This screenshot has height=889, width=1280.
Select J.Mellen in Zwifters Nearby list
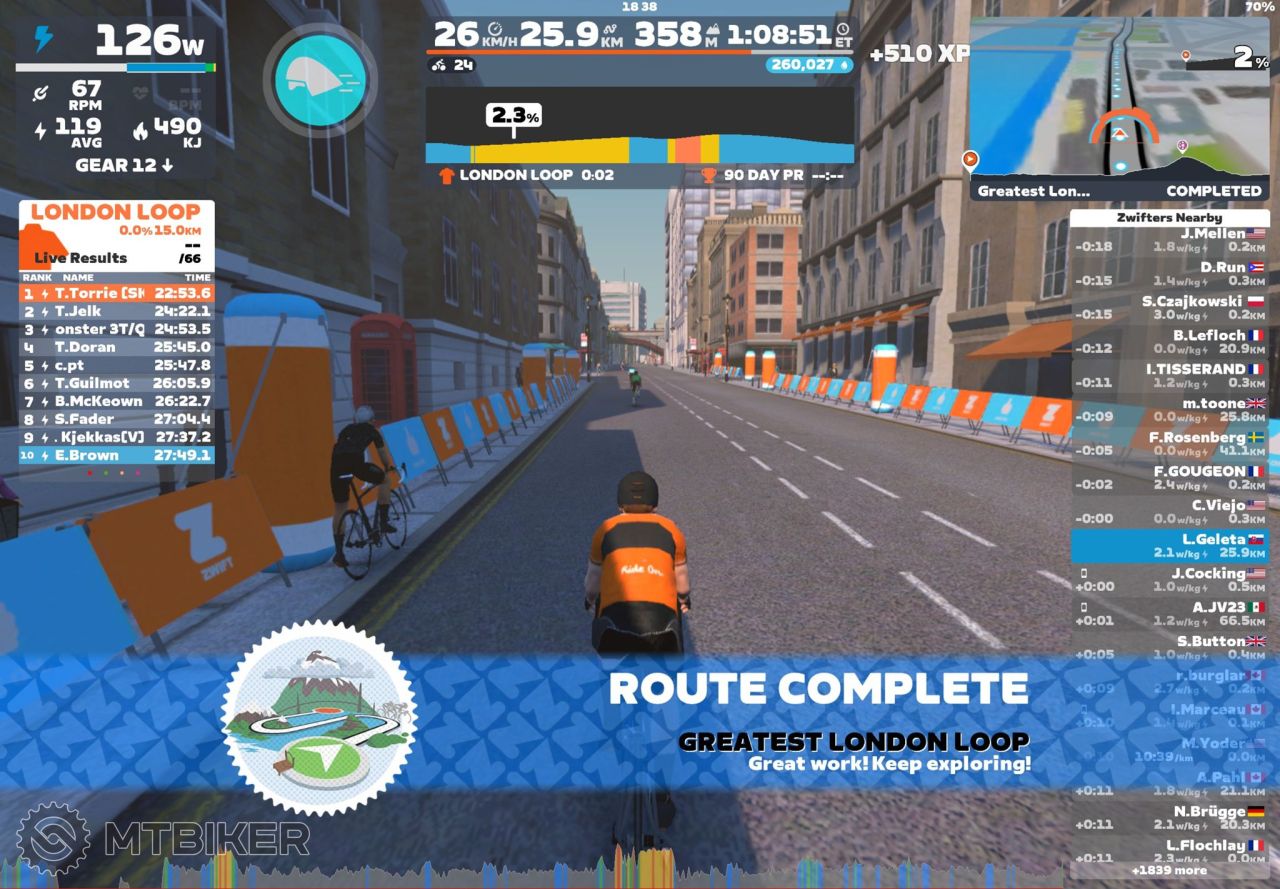pos(1168,240)
